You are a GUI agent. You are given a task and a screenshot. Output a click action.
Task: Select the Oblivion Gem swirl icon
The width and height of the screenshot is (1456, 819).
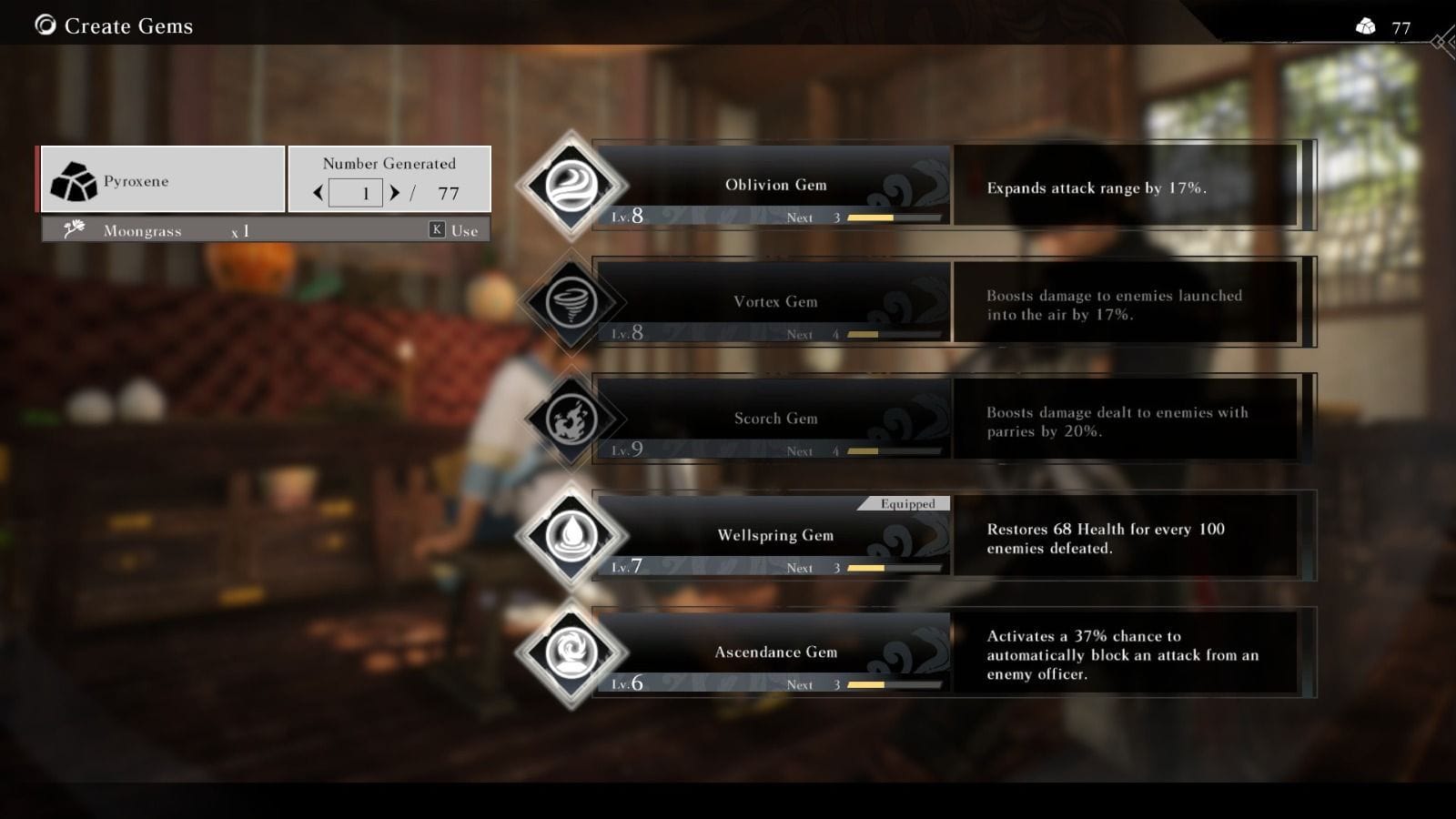tap(571, 185)
